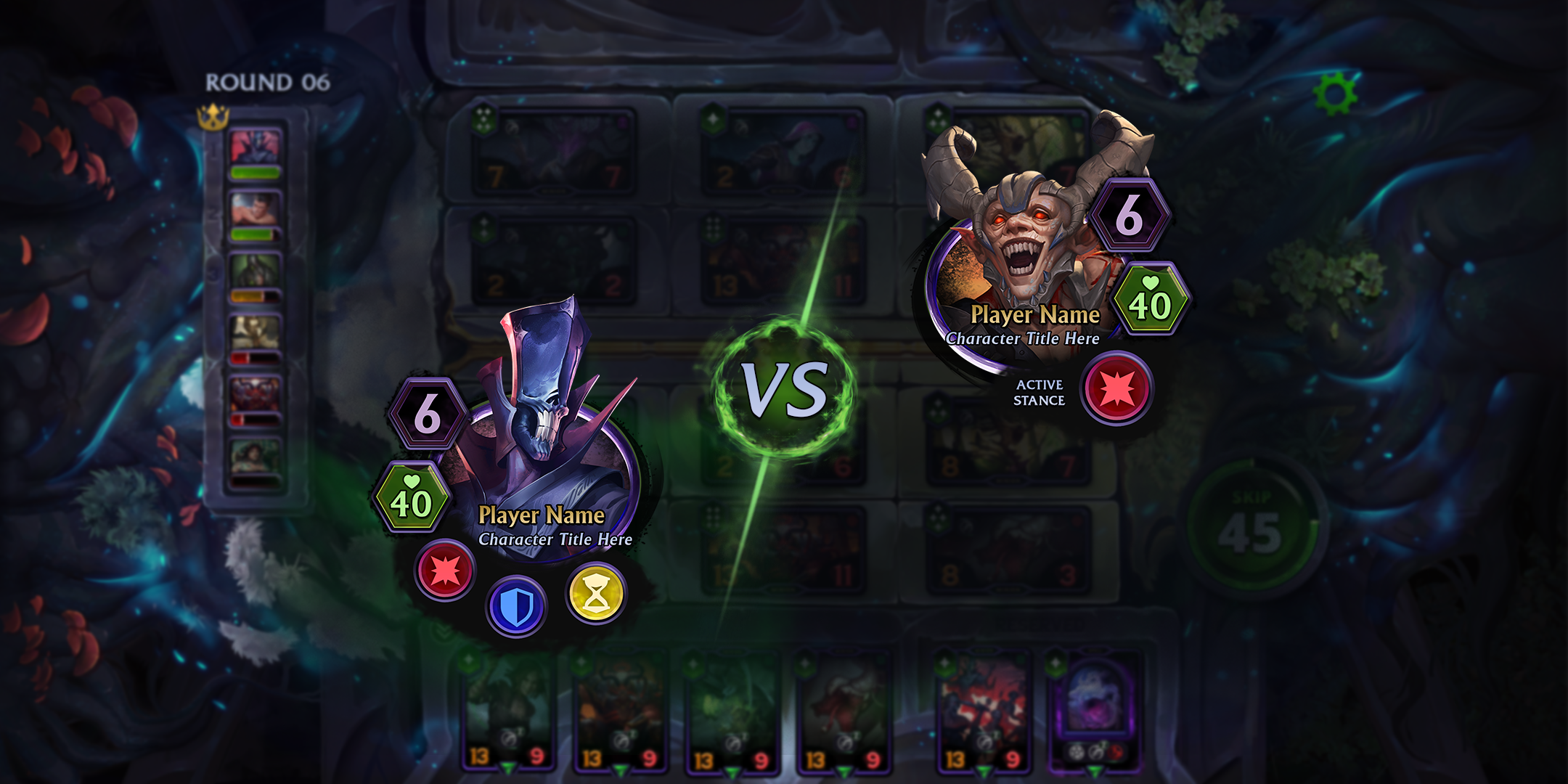Click the opponent's Active Stance red icon
This screenshot has height=784, width=1568.
1116,388
